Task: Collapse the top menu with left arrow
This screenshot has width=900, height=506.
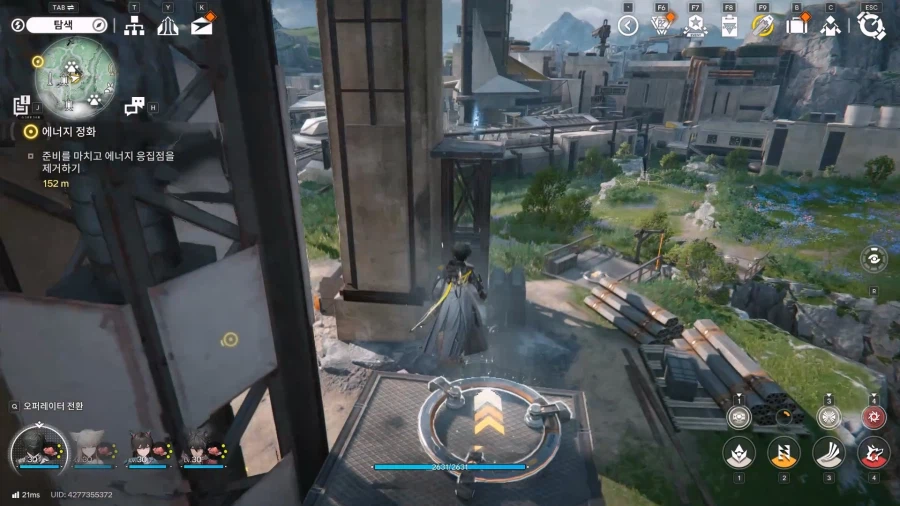Action: coord(628,25)
